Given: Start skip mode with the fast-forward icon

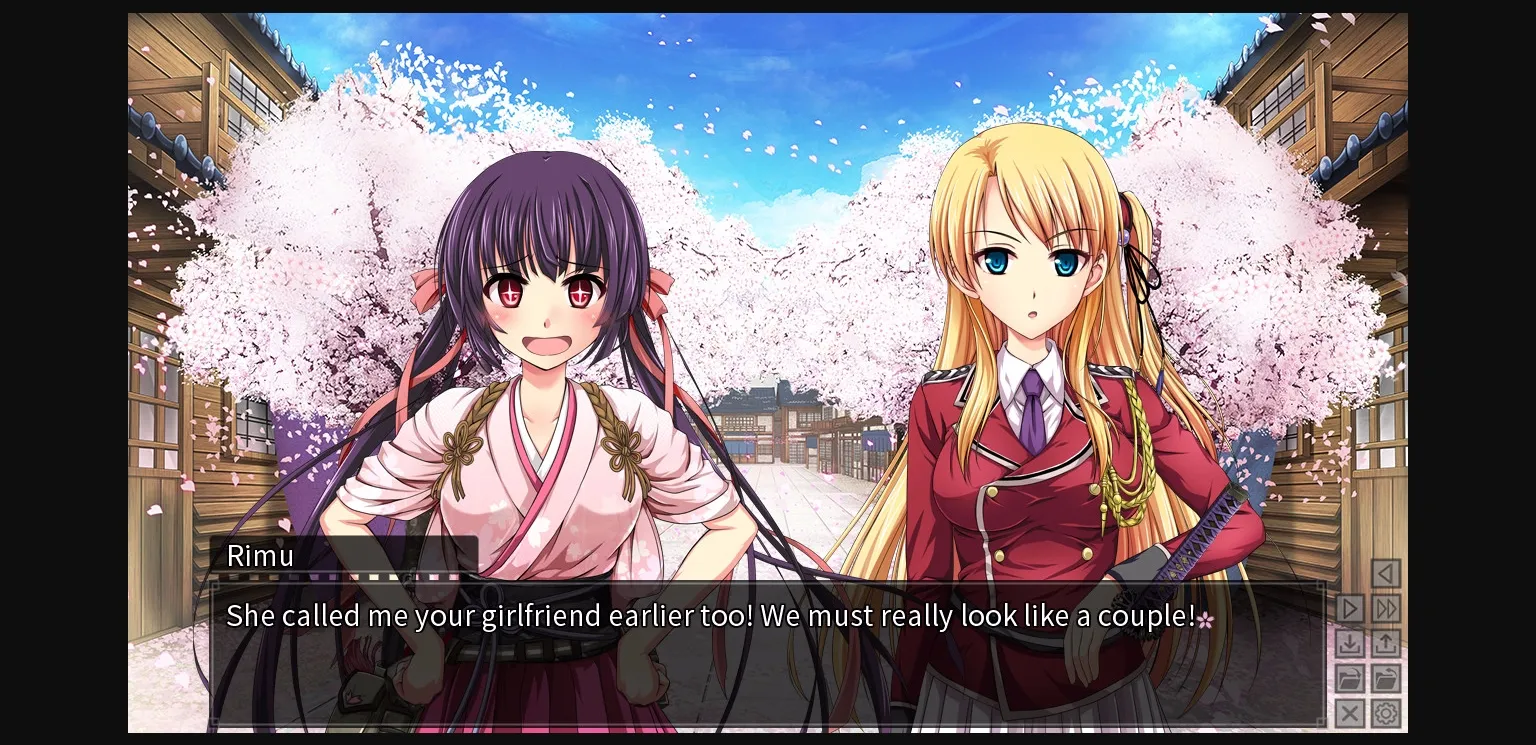Looking at the screenshot, I should 1387,608.
